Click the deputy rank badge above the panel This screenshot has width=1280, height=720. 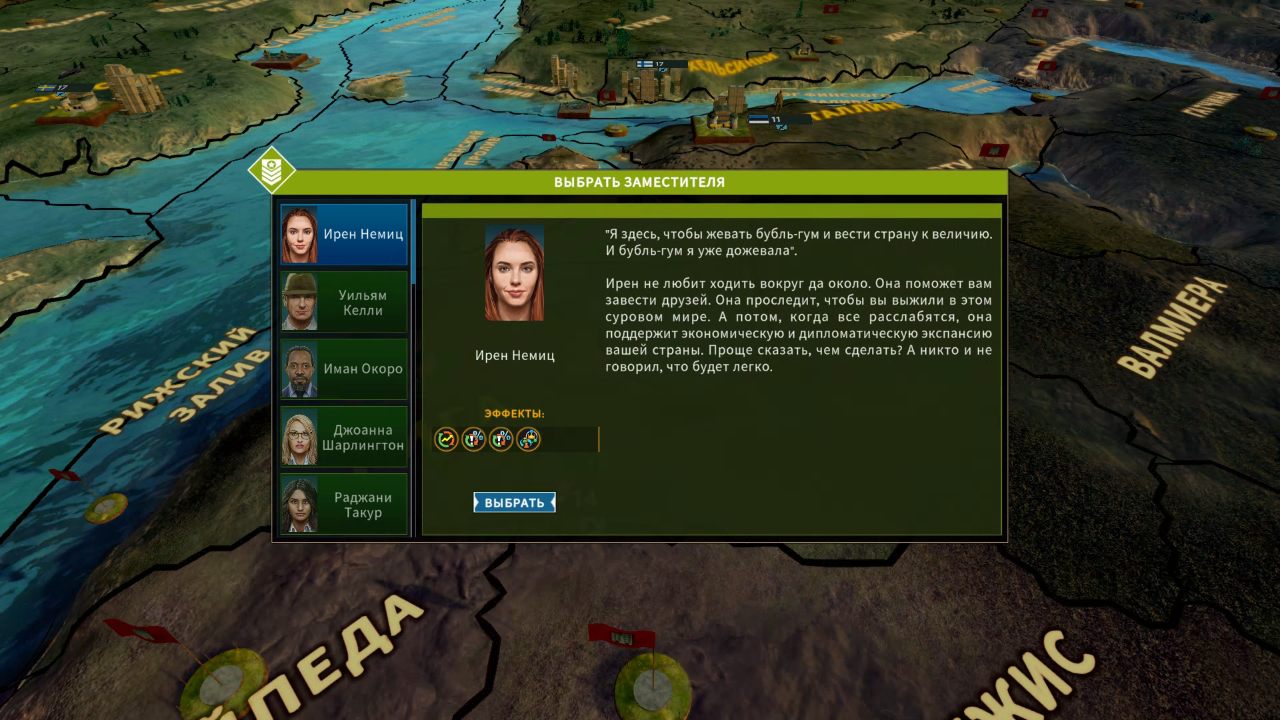270,171
